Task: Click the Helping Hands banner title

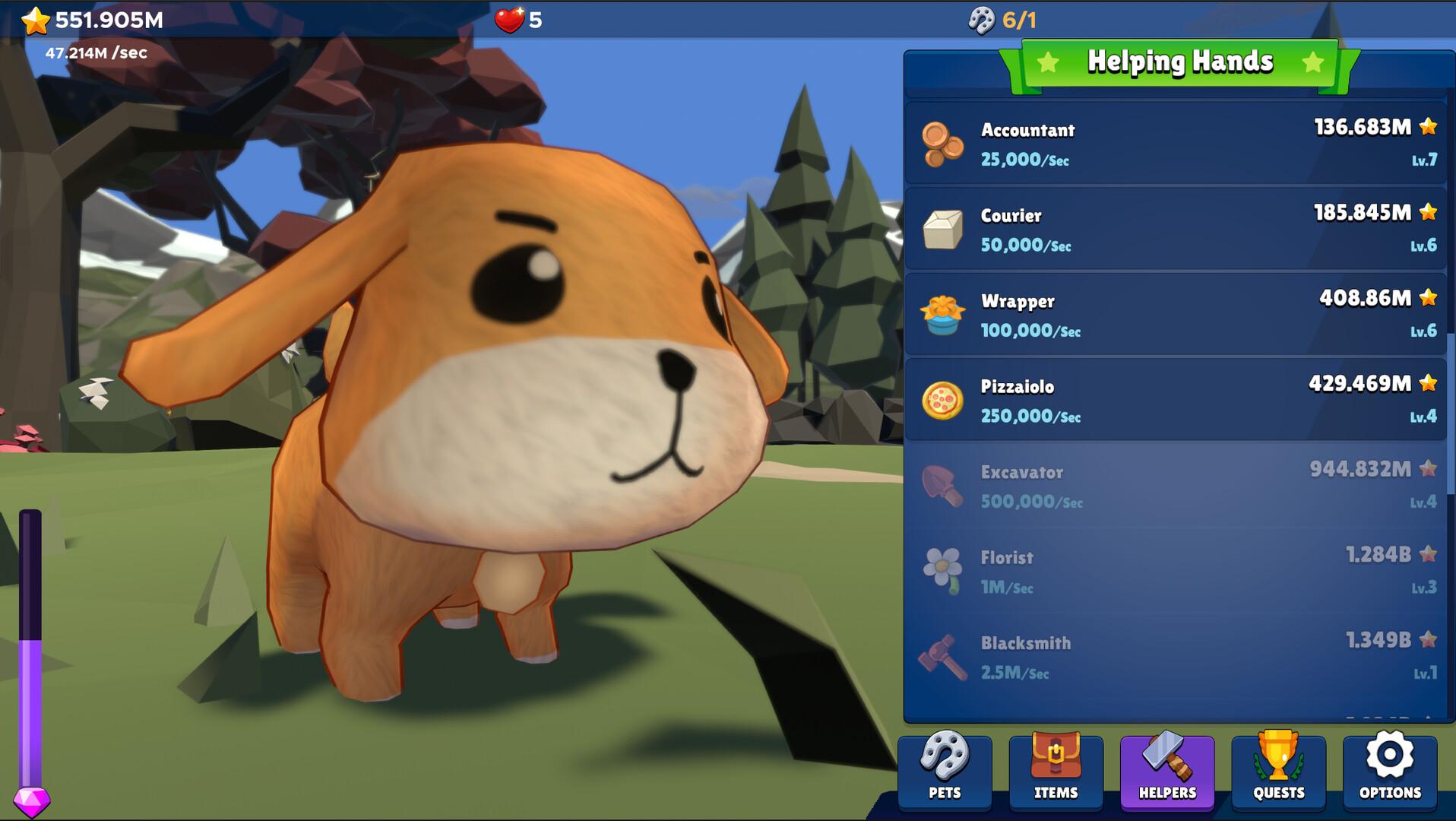Action: coord(1180,62)
